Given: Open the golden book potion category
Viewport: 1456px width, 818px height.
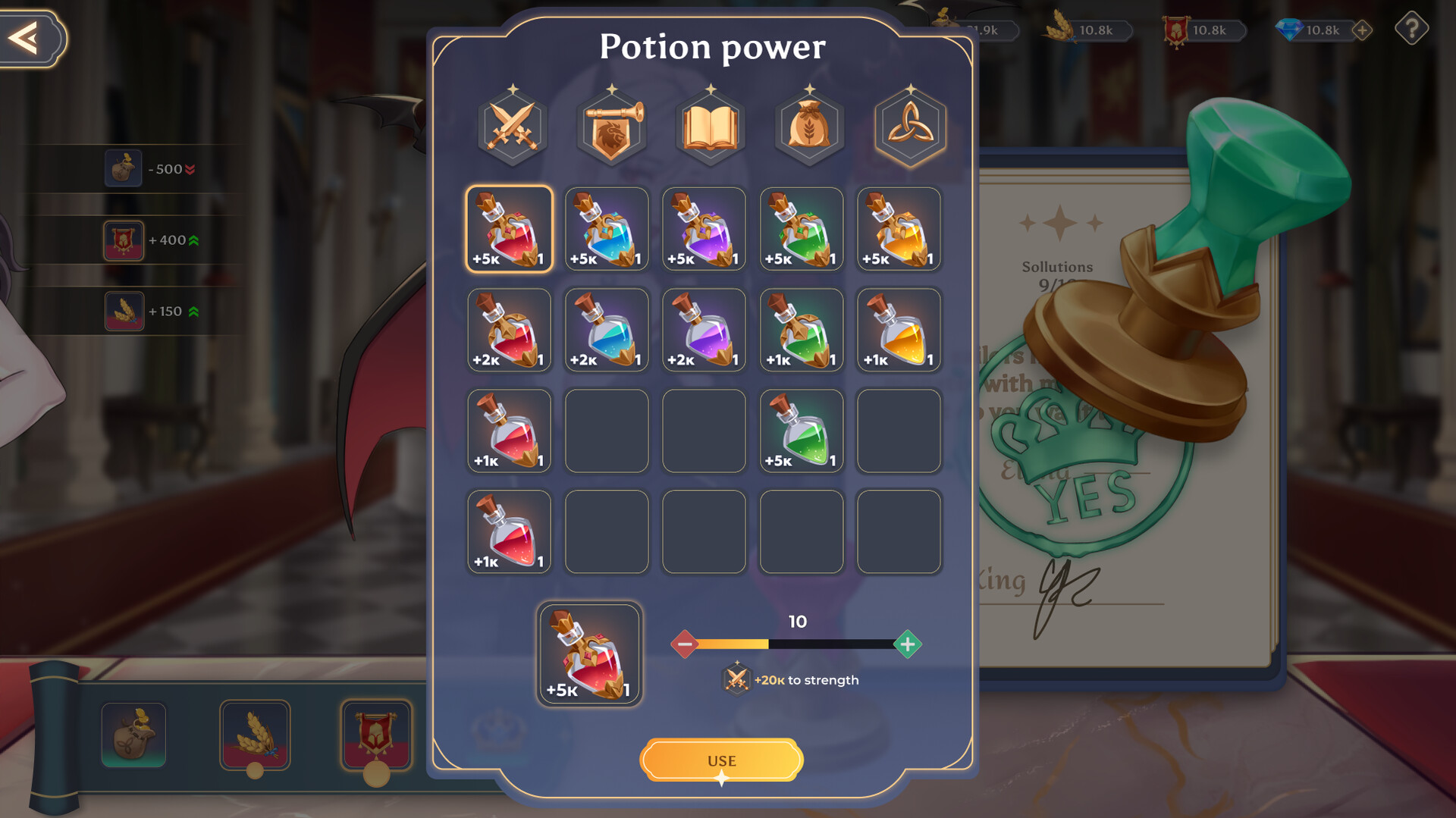Looking at the screenshot, I should pos(708,127).
